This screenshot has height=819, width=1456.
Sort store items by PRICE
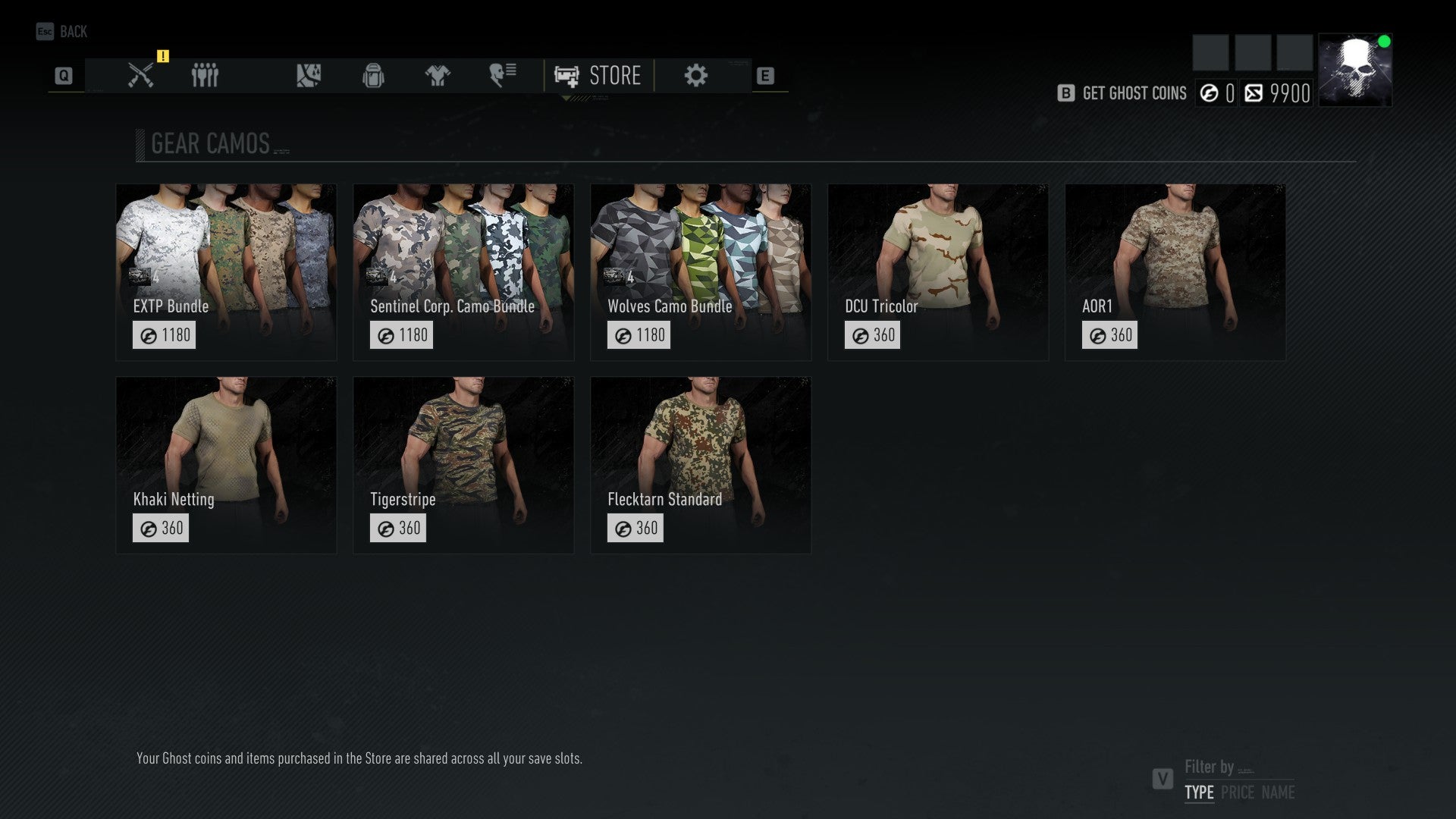coord(1241,793)
